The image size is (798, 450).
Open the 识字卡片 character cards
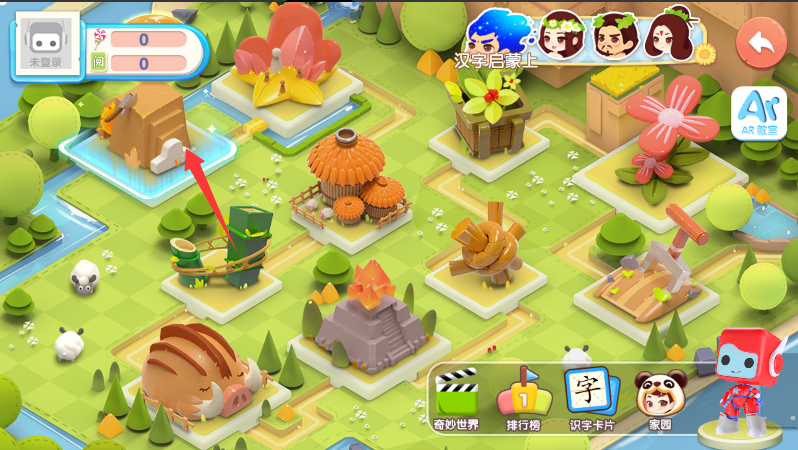592,400
